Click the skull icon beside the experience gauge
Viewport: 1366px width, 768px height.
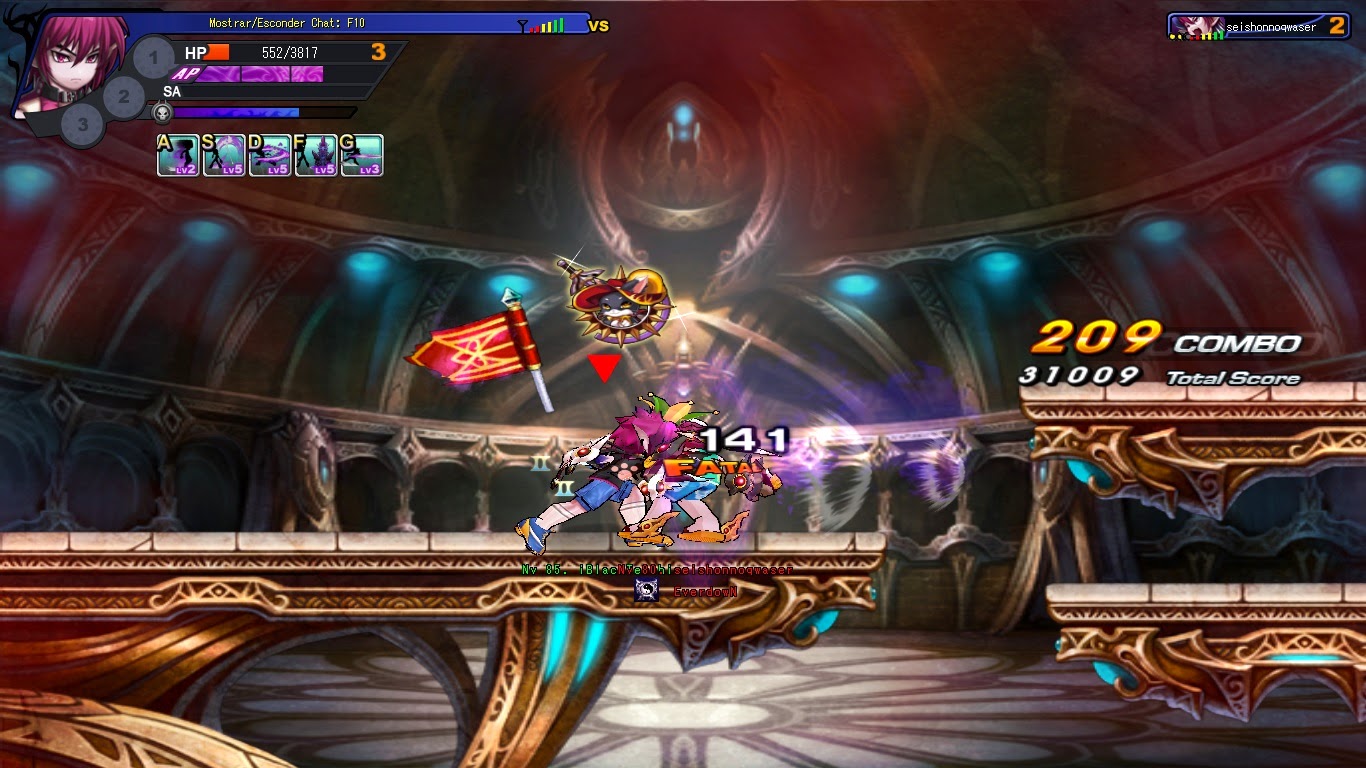[x=163, y=111]
